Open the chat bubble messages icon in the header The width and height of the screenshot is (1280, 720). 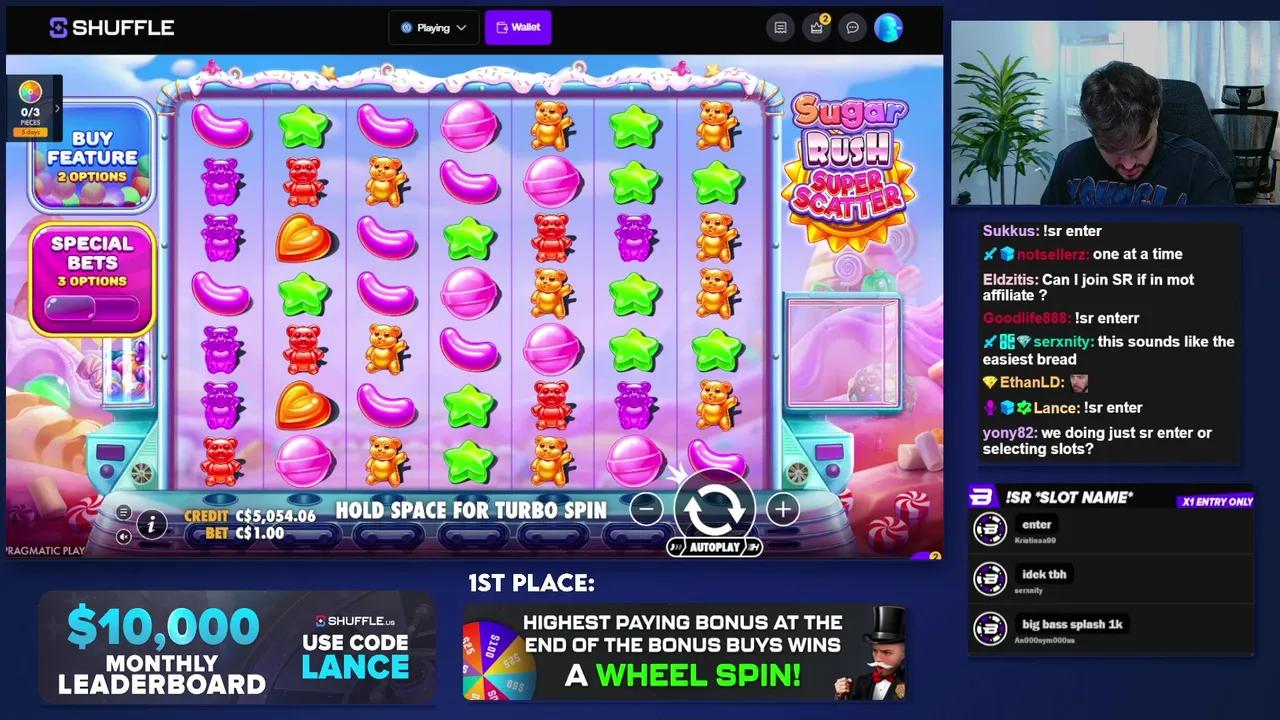[852, 27]
